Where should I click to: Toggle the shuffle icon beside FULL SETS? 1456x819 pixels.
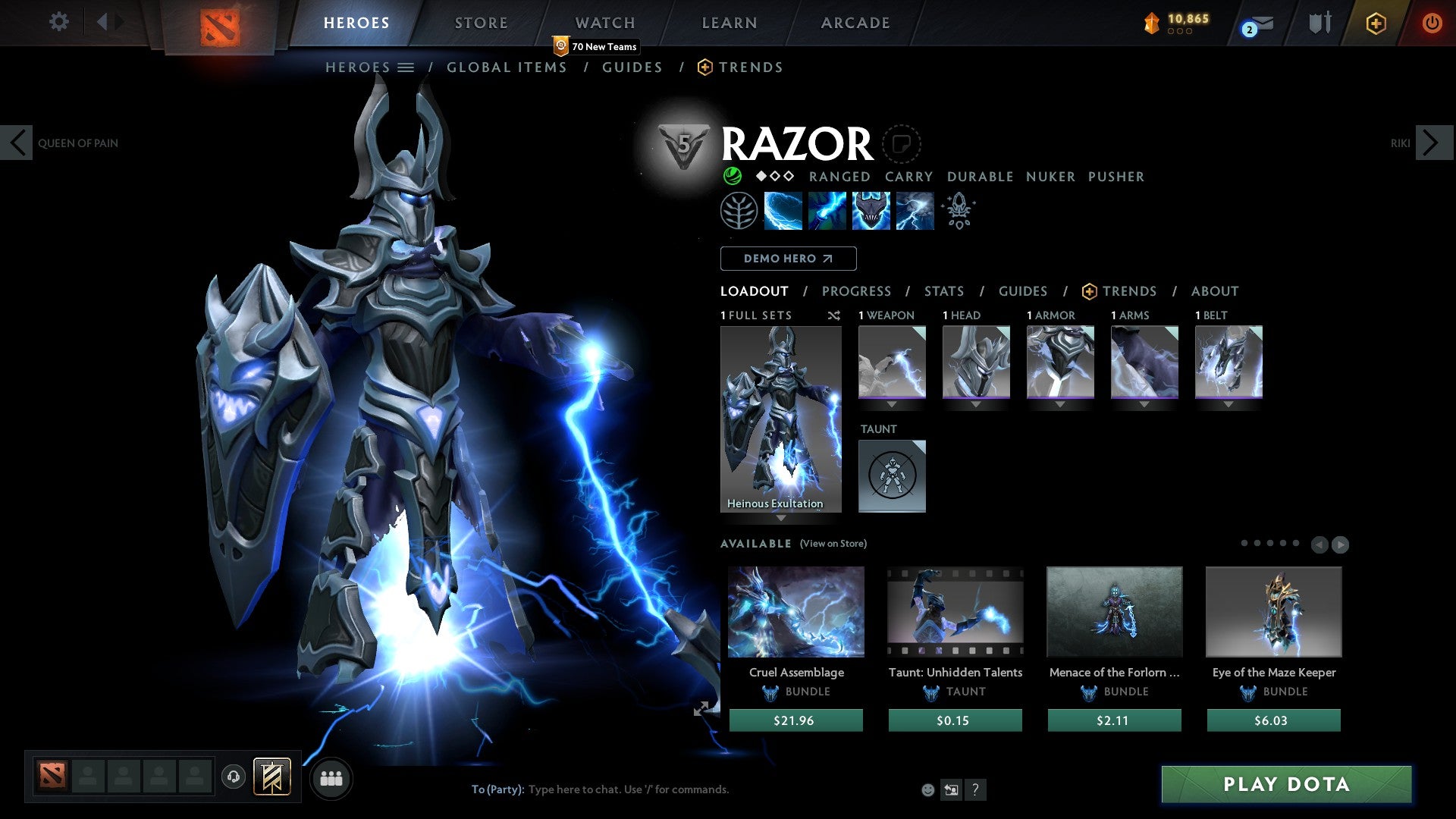click(834, 315)
